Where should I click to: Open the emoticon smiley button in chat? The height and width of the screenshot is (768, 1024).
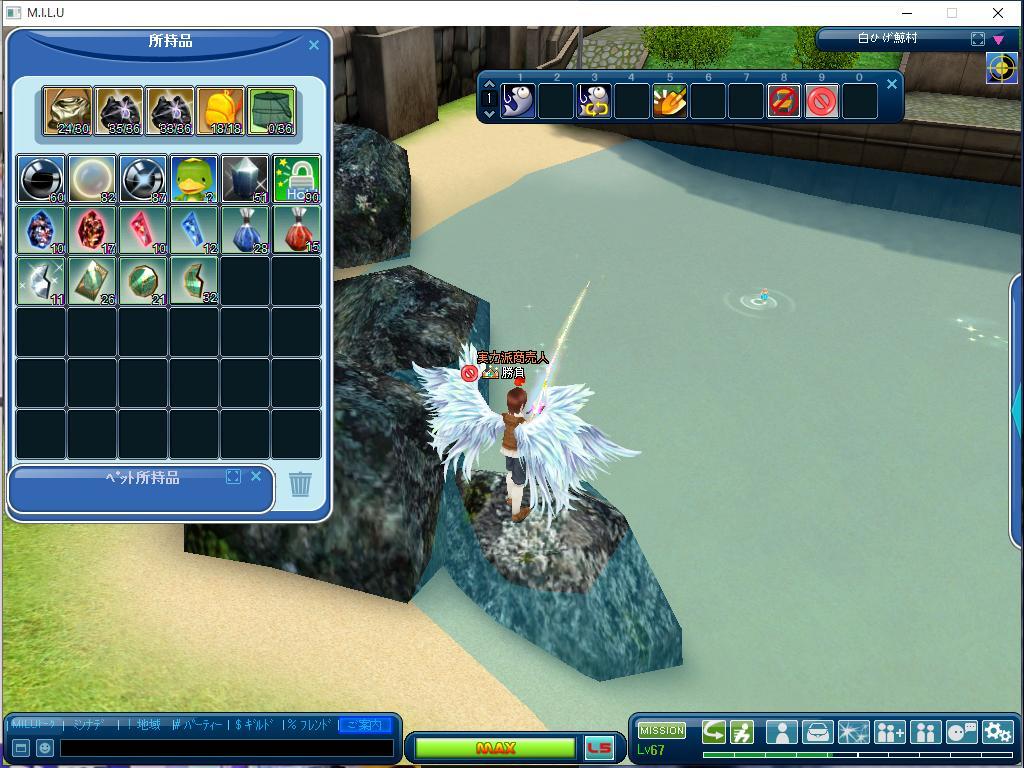click(45, 747)
